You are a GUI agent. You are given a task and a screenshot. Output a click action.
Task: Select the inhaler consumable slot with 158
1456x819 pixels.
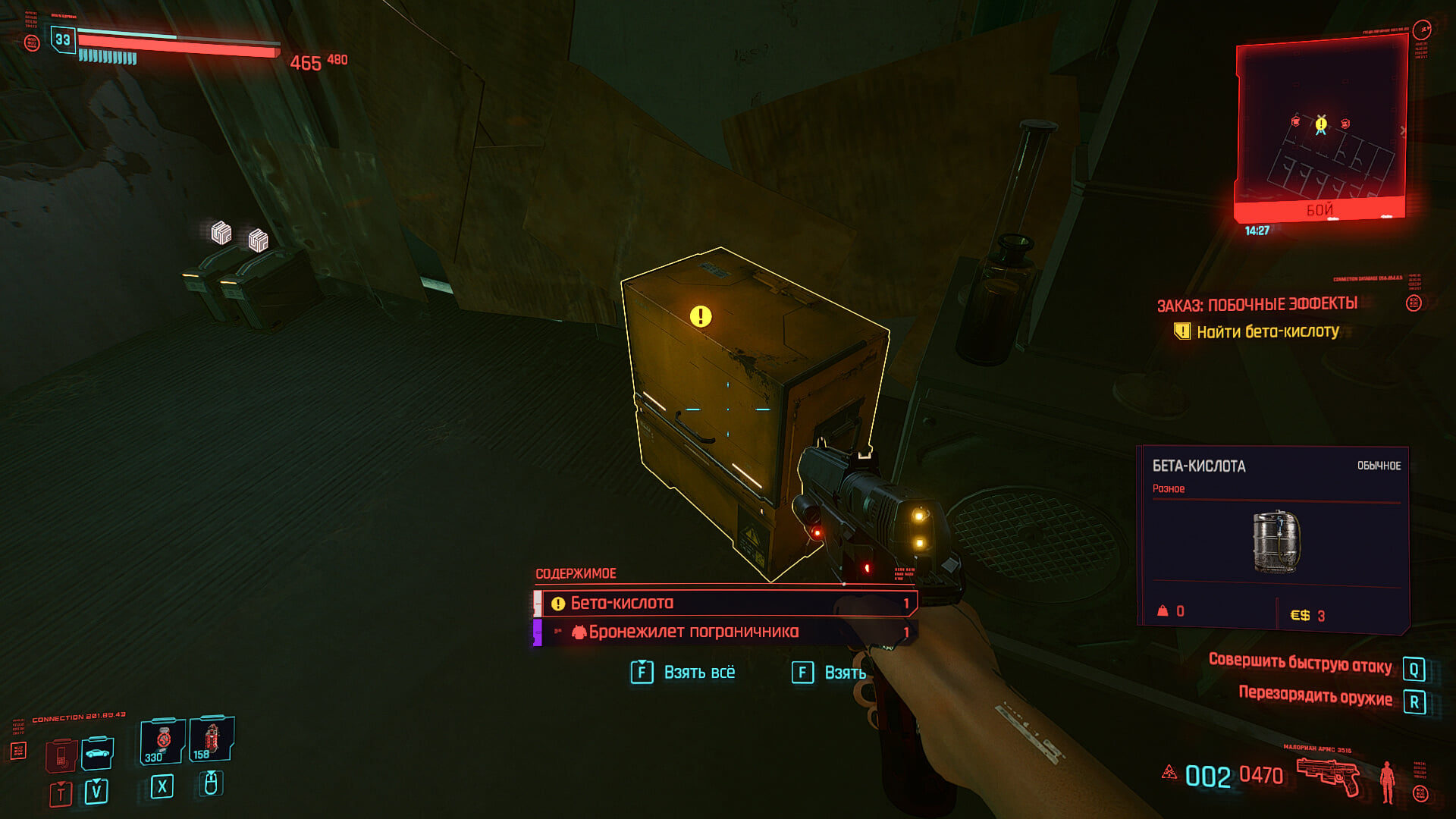pyautogui.click(x=212, y=739)
